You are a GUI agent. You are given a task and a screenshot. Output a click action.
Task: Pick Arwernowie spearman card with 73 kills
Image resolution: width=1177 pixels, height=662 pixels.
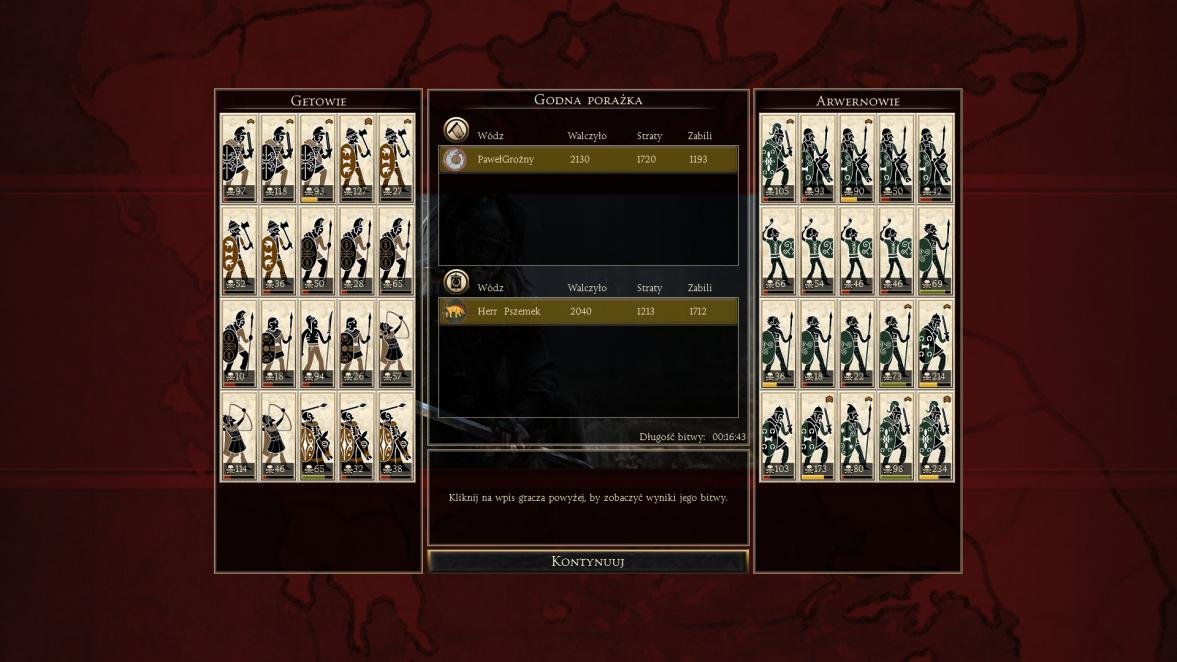[x=896, y=344]
